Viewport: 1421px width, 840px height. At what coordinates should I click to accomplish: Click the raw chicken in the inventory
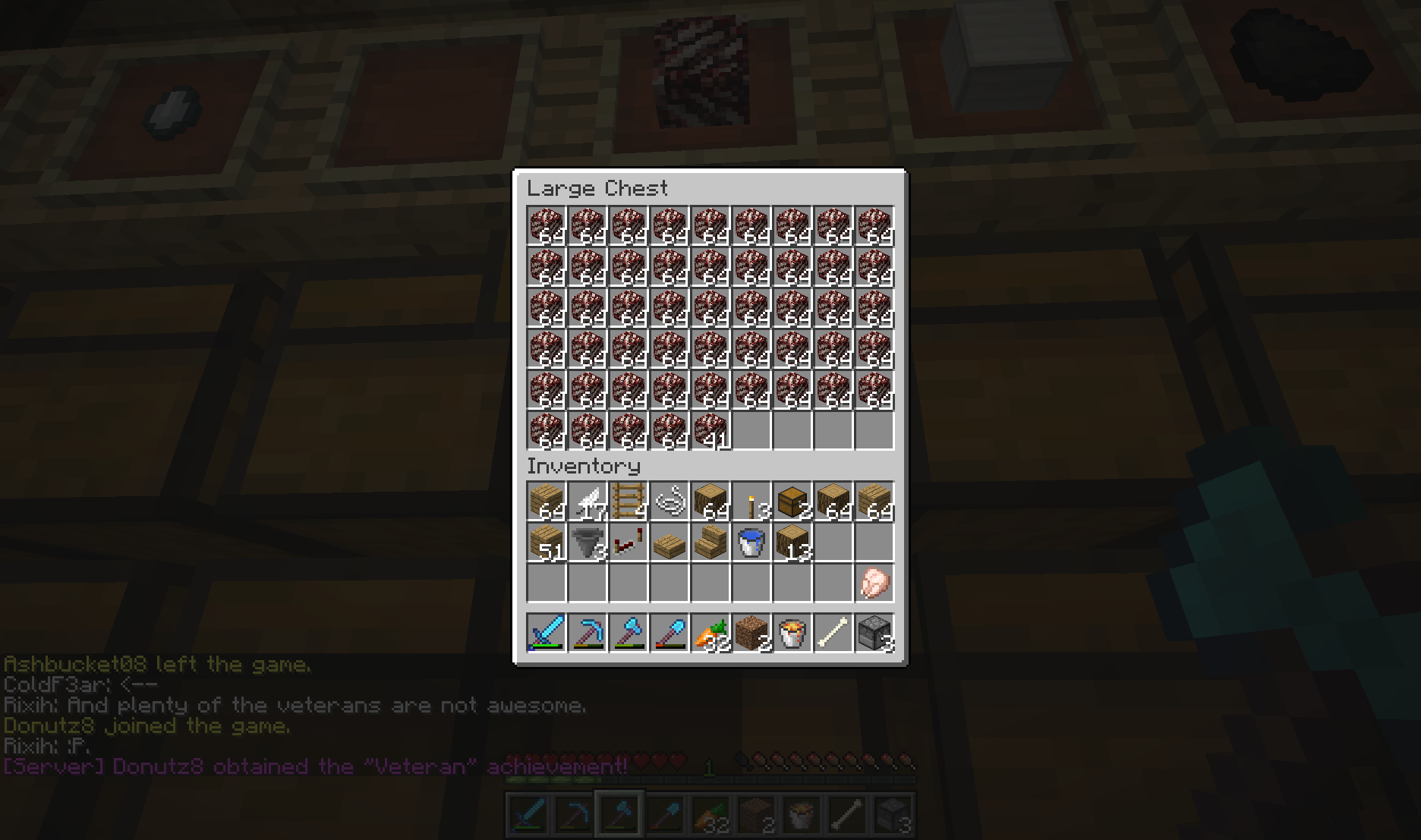tap(874, 582)
